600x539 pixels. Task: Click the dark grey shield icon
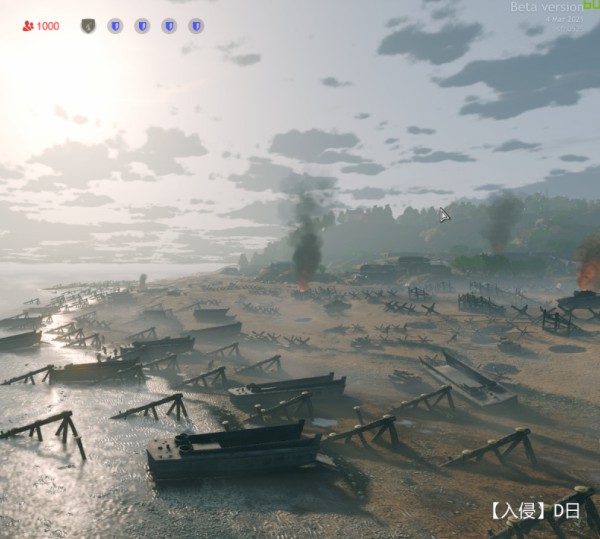88,25
